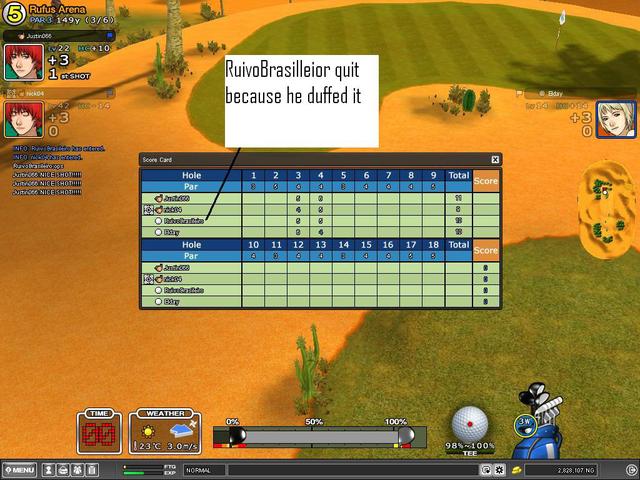The height and width of the screenshot is (480, 640).
Task: Close the Score Card window
Action: (x=495, y=159)
